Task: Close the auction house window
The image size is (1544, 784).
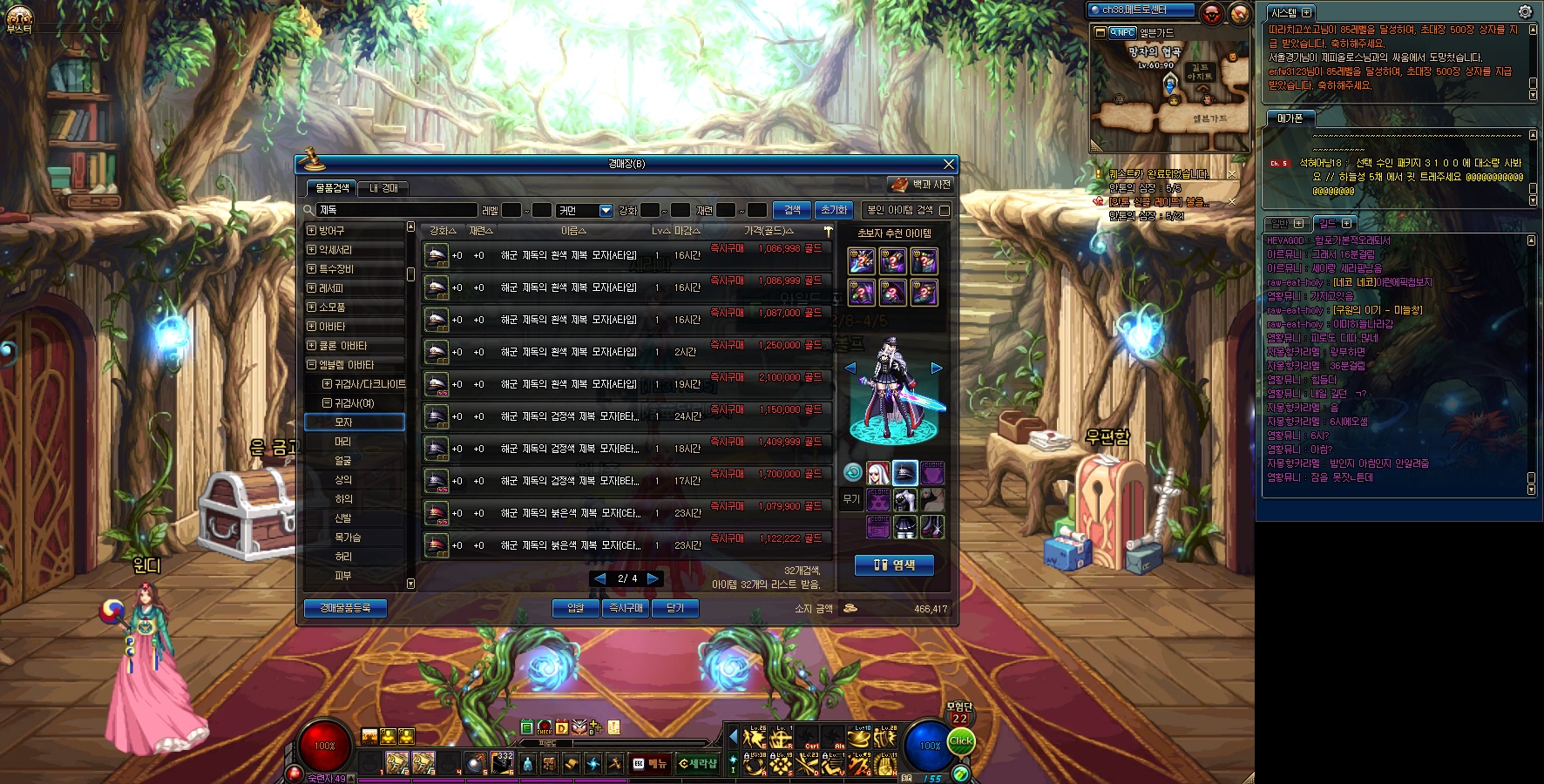Action: click(x=949, y=164)
